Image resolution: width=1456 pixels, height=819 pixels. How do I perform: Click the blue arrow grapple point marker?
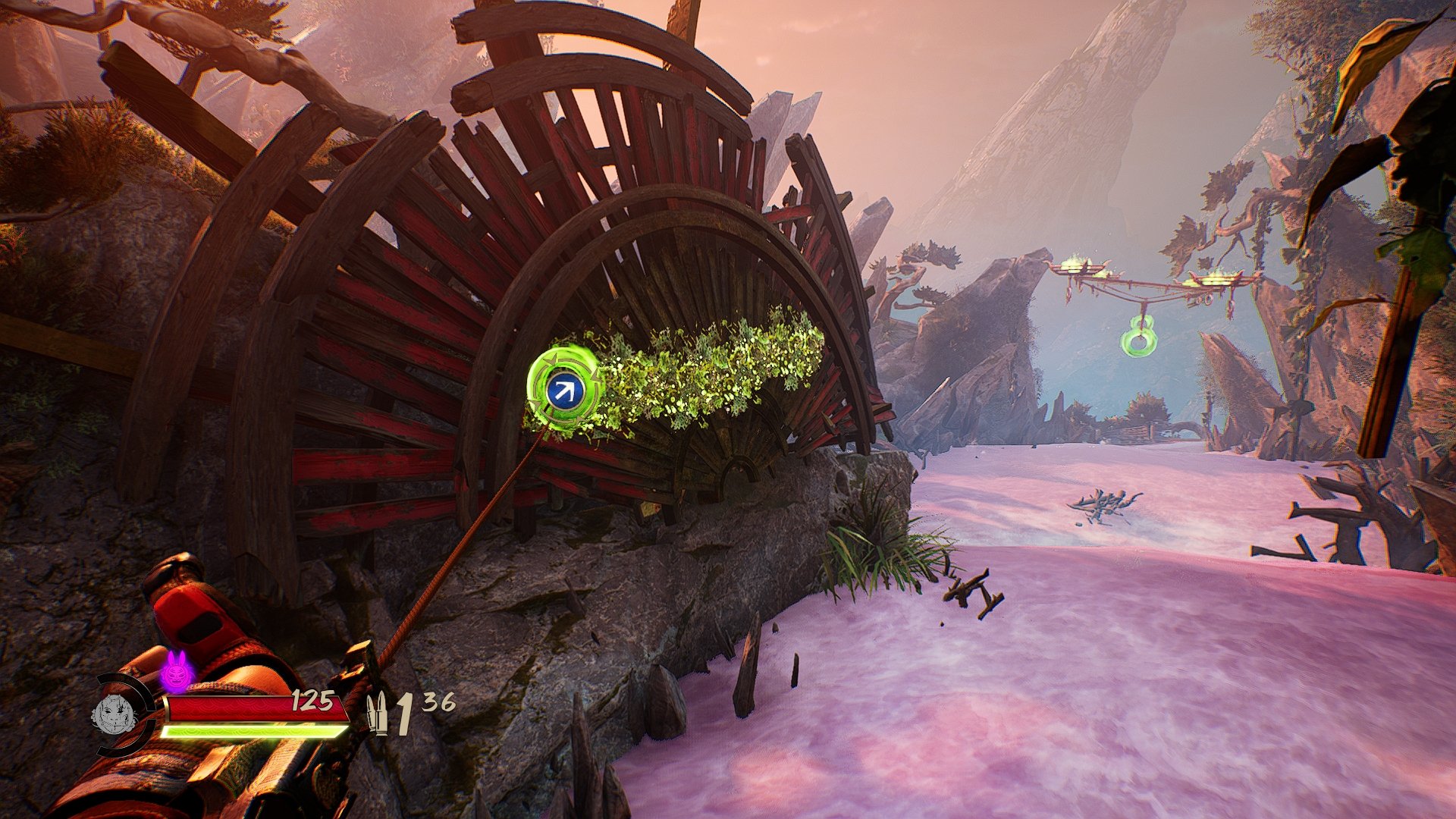point(563,391)
